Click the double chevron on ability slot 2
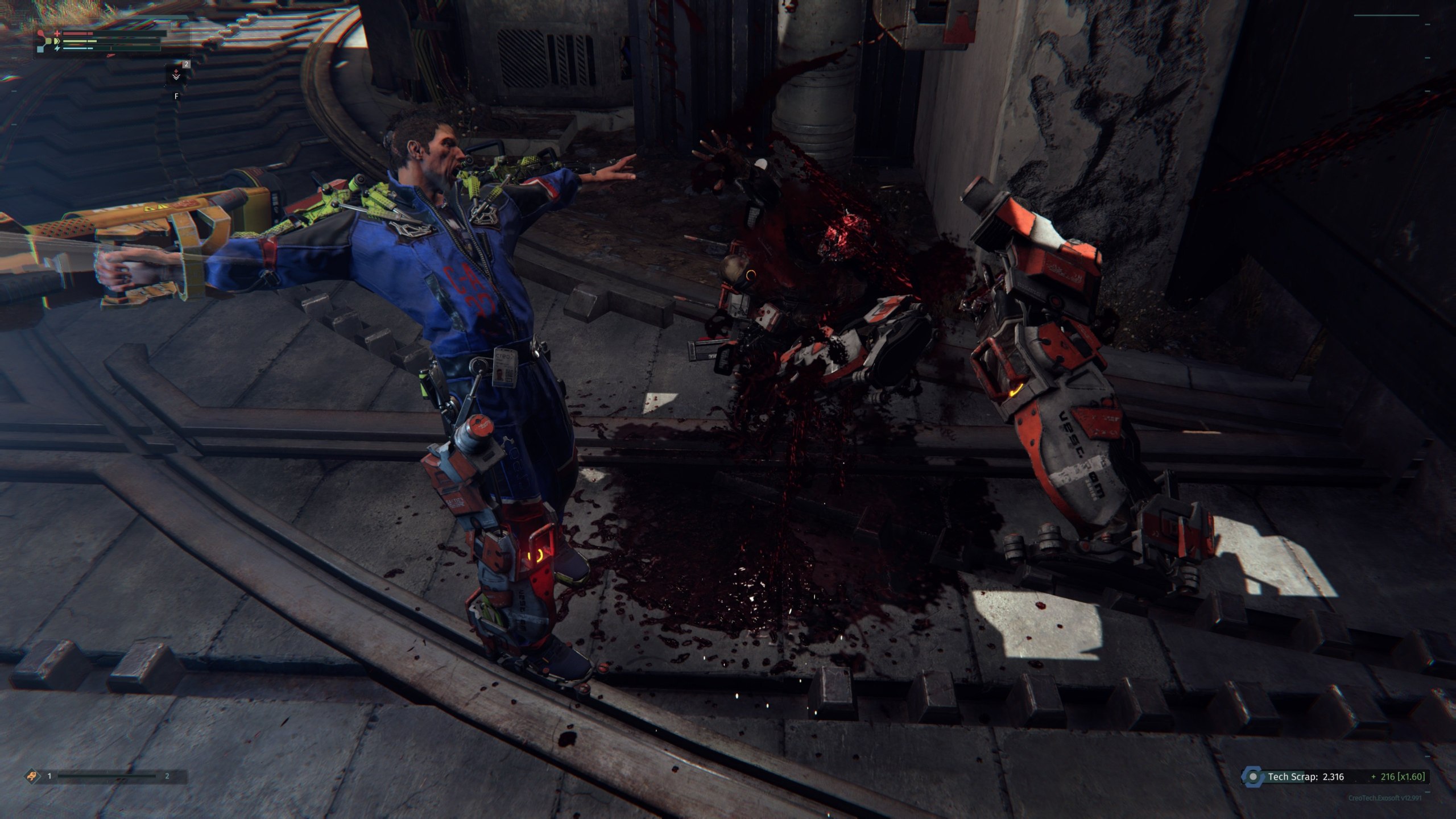Screen dimensions: 1456x819 pyautogui.click(x=176, y=77)
